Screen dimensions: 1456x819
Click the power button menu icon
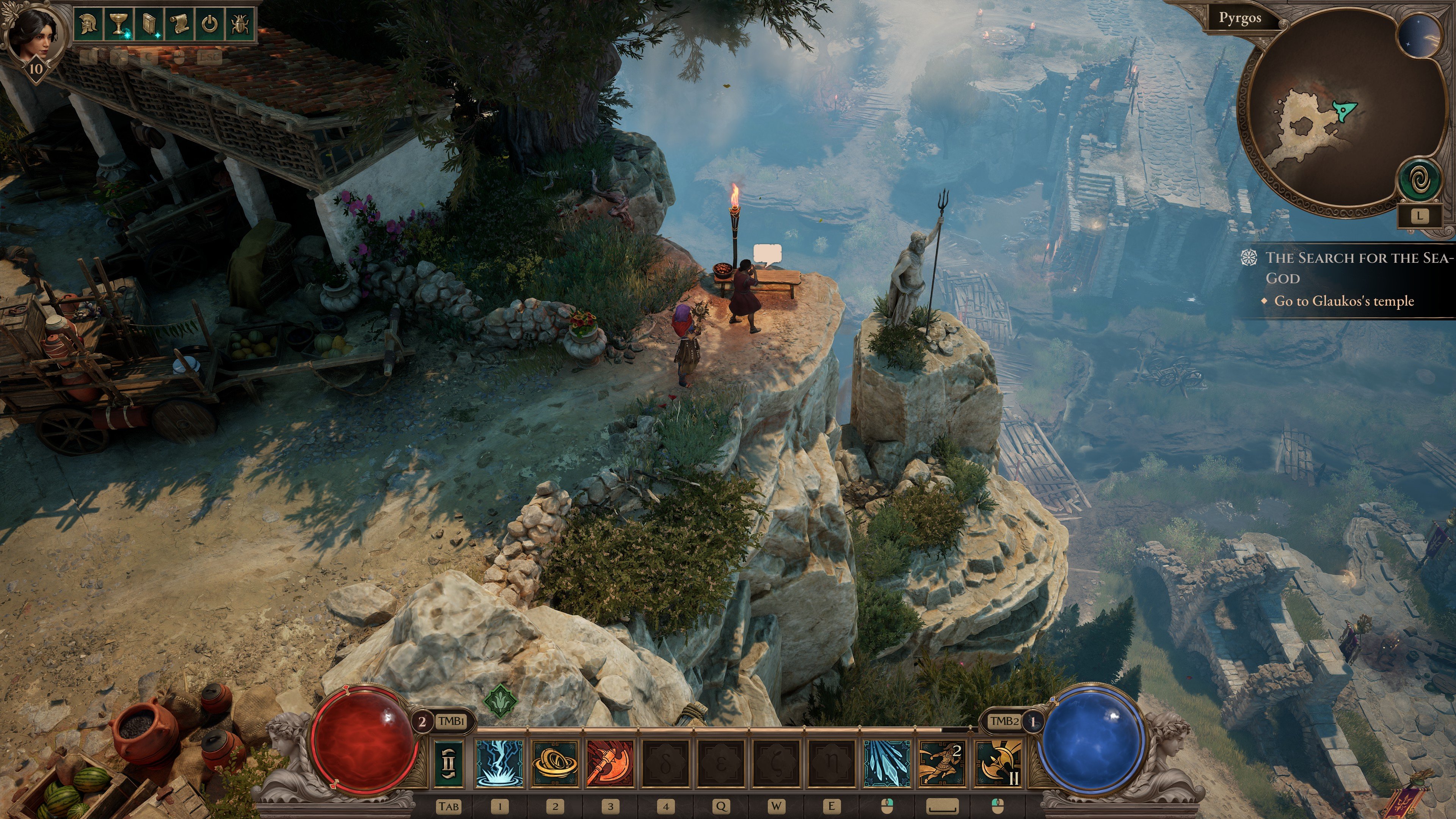click(x=210, y=25)
